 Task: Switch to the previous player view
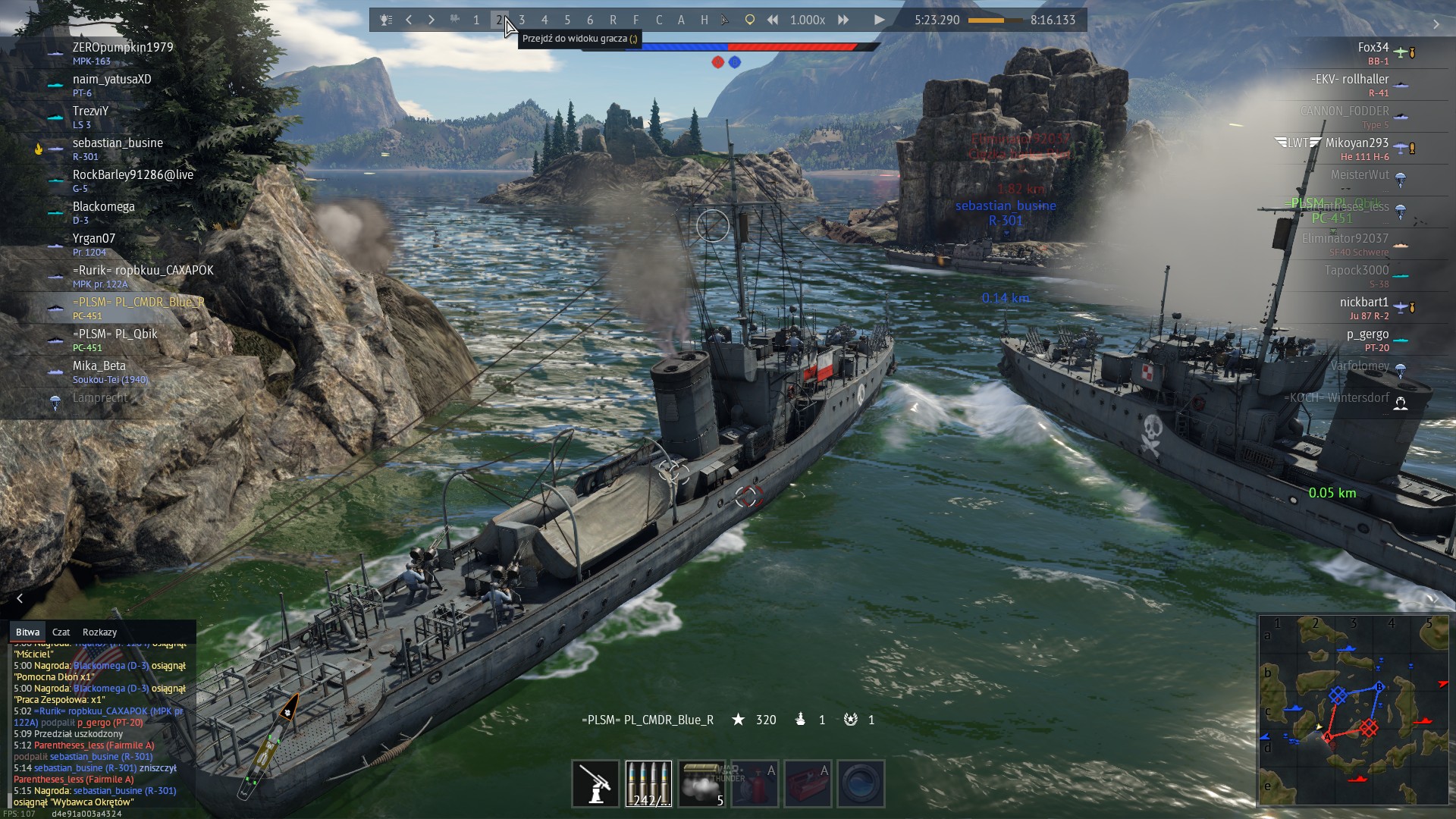[409, 20]
